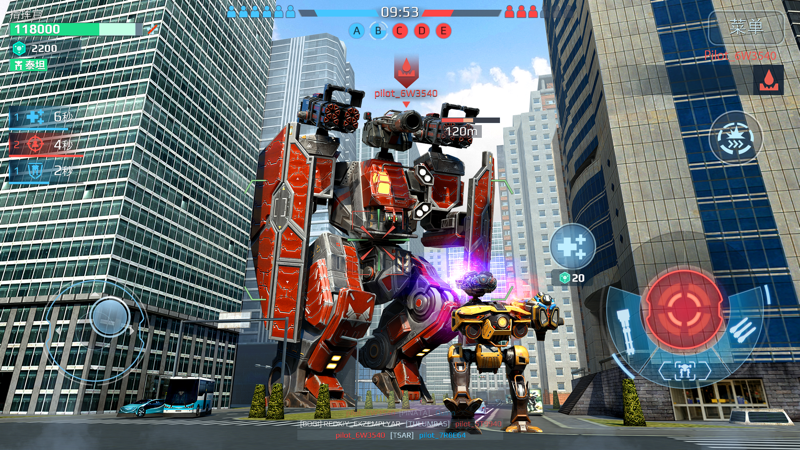Image resolution: width=800 pixels, height=450 pixels.
Task: Tap the robot target-lock button below crosshair
Action: (x=684, y=371)
